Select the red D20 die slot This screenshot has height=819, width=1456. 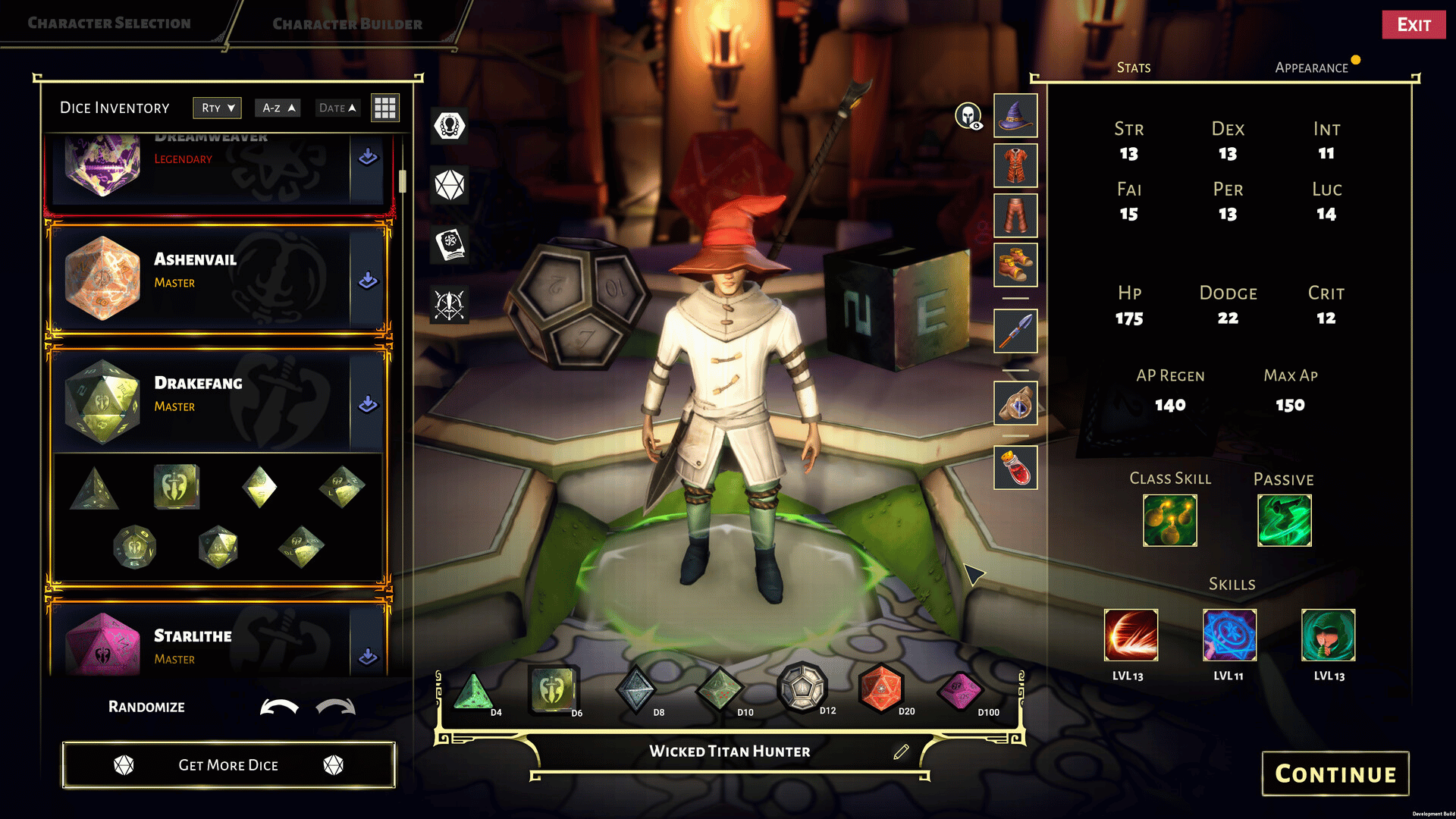click(x=880, y=689)
